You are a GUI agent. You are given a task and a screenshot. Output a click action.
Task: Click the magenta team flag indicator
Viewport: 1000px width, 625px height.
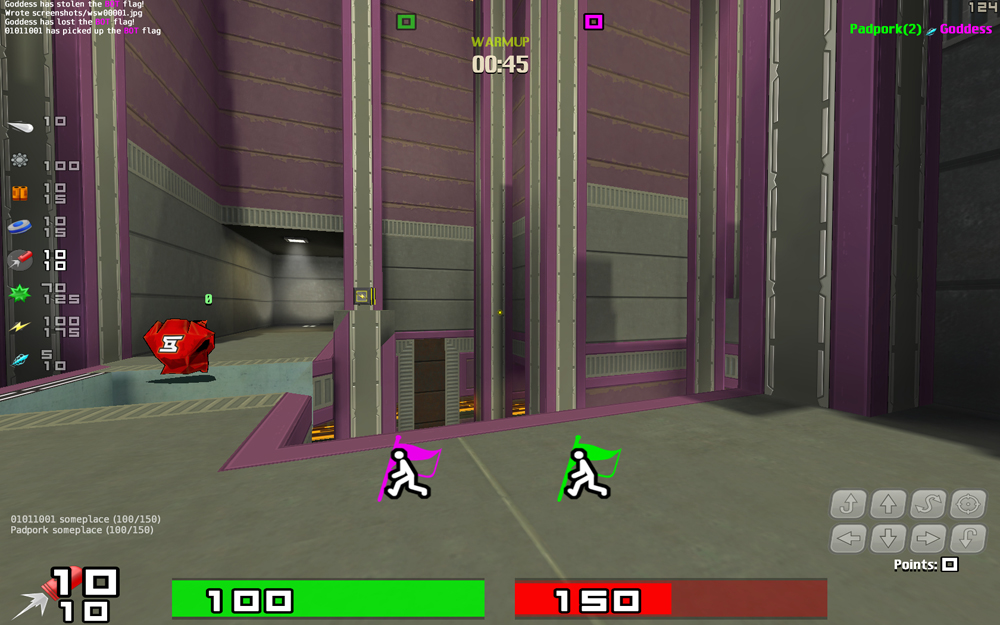(593, 21)
